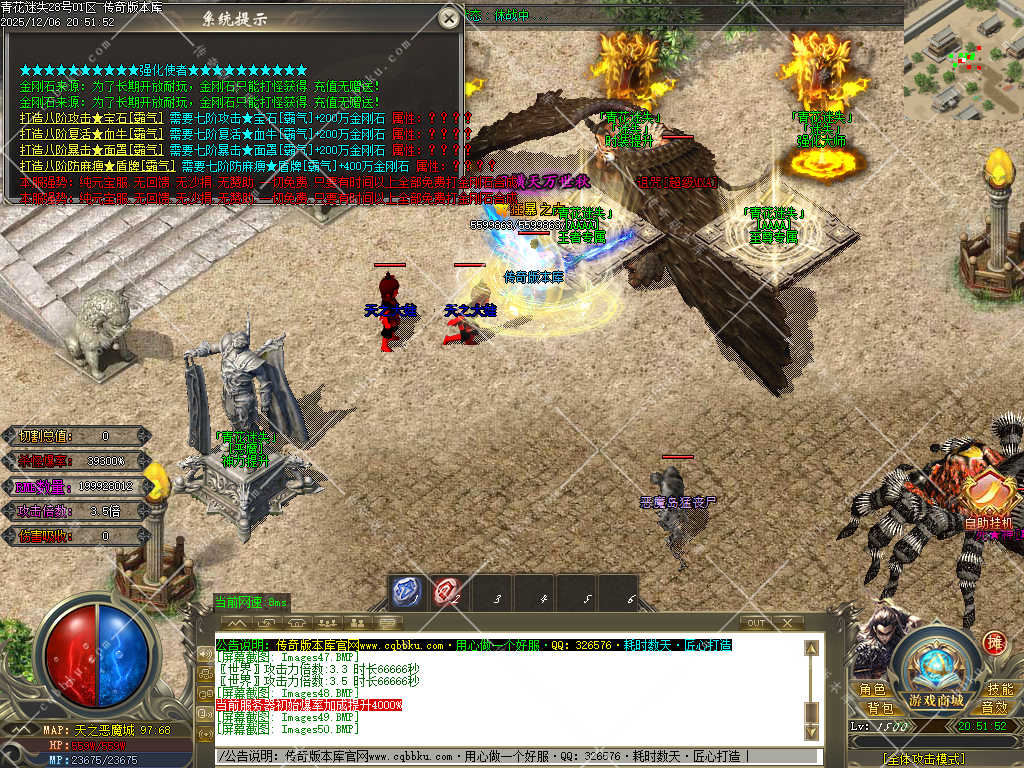
Task: Use the blue rune in hotbar slot 1
Action: pyautogui.click(x=404, y=593)
